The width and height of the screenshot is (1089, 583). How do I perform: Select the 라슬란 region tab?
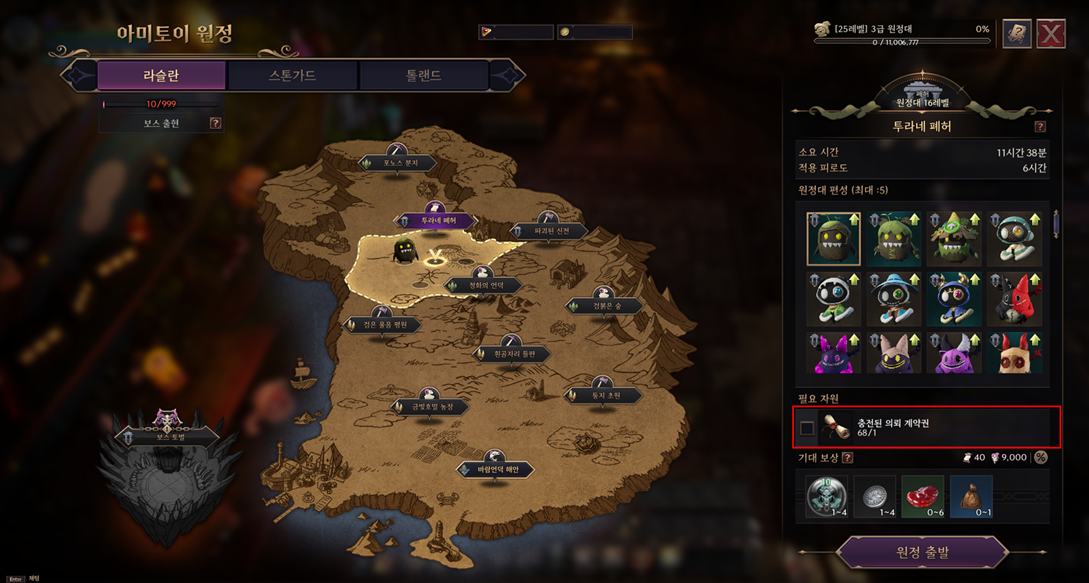click(161, 75)
